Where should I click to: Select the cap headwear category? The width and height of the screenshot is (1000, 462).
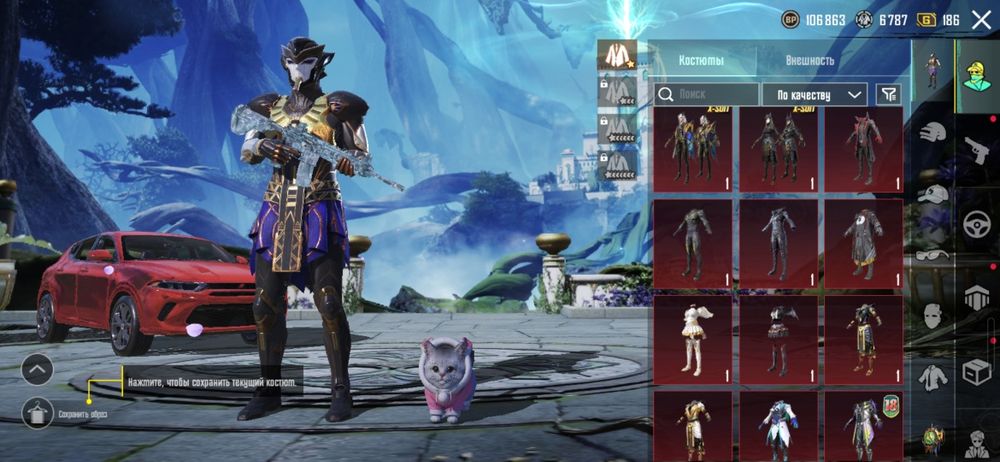(932, 194)
